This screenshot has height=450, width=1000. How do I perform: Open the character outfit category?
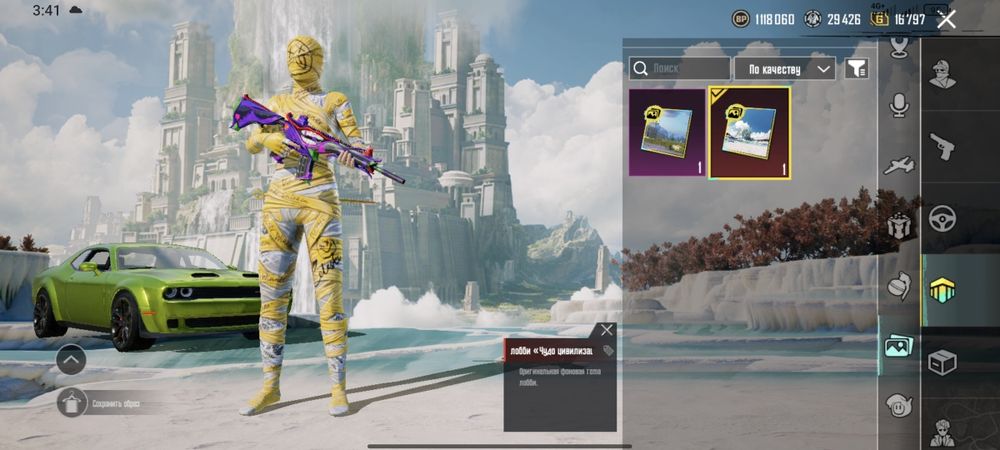pyautogui.click(x=941, y=74)
